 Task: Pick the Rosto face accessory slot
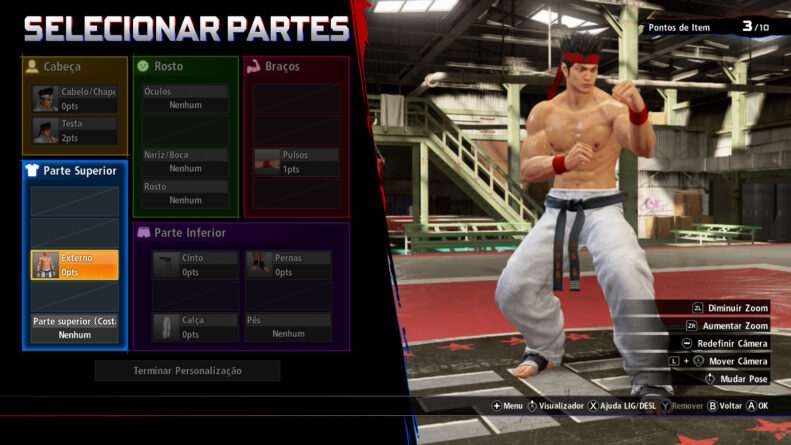185,194
